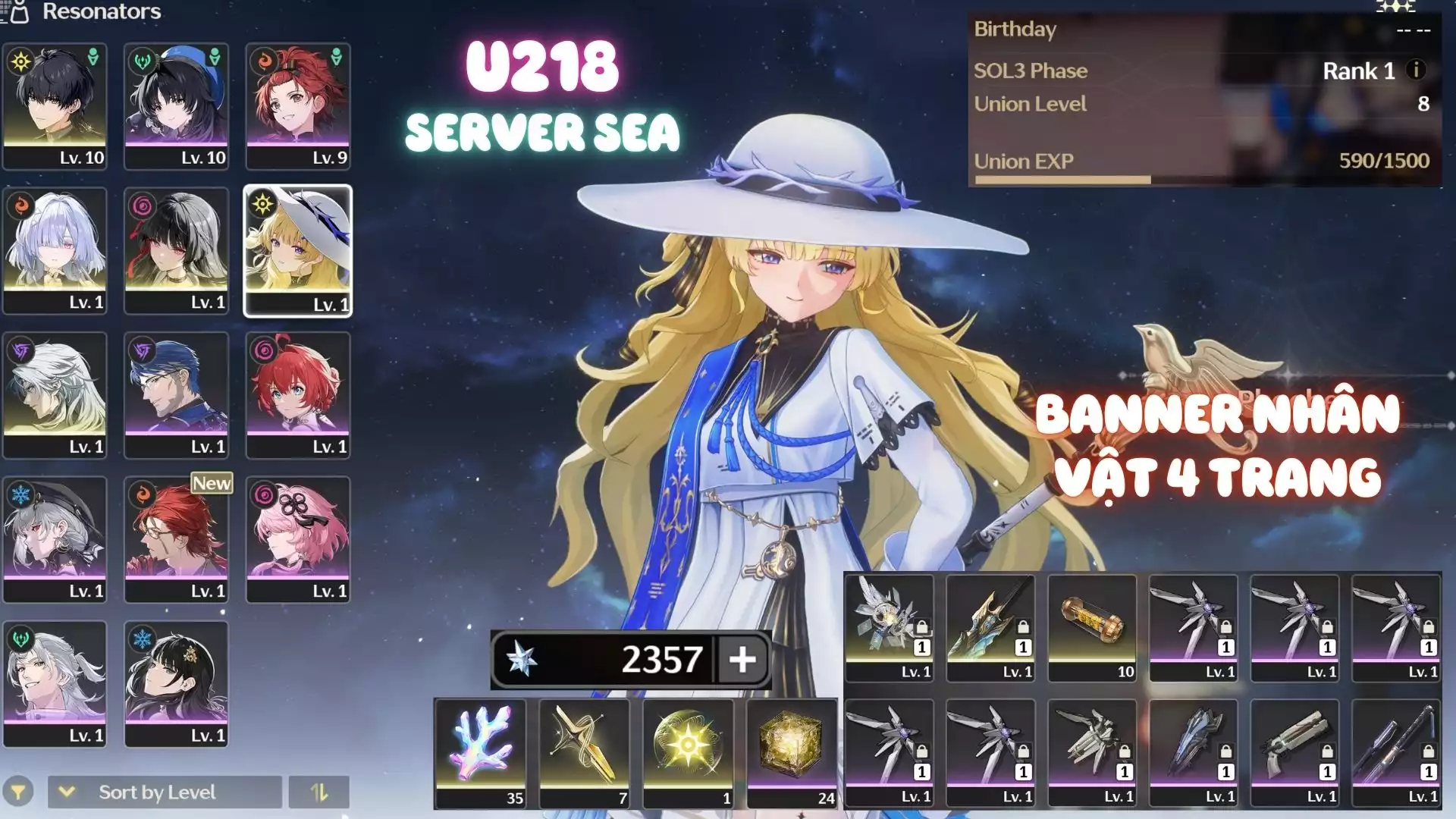Image resolution: width=1456 pixels, height=819 pixels.
Task: Pick the white-haired girl with fire element
Action: [x=55, y=250]
